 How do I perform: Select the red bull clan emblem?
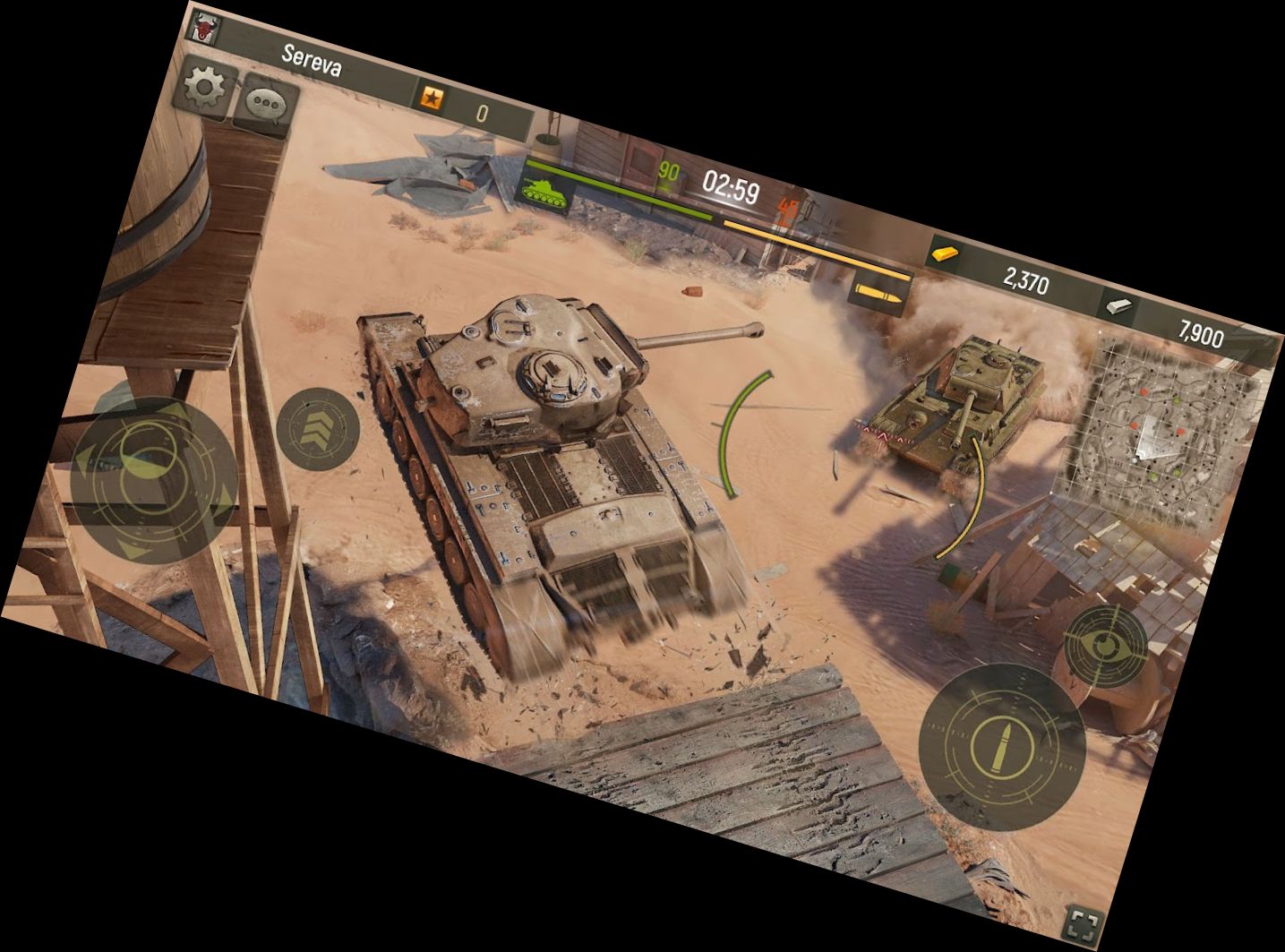[x=207, y=28]
